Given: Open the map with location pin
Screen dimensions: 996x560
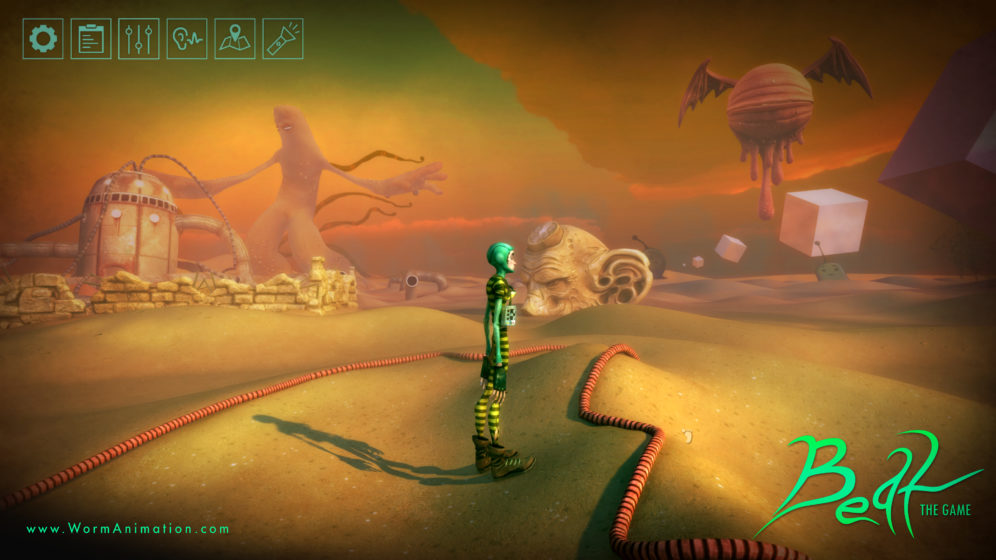Looking at the screenshot, I should (235, 39).
